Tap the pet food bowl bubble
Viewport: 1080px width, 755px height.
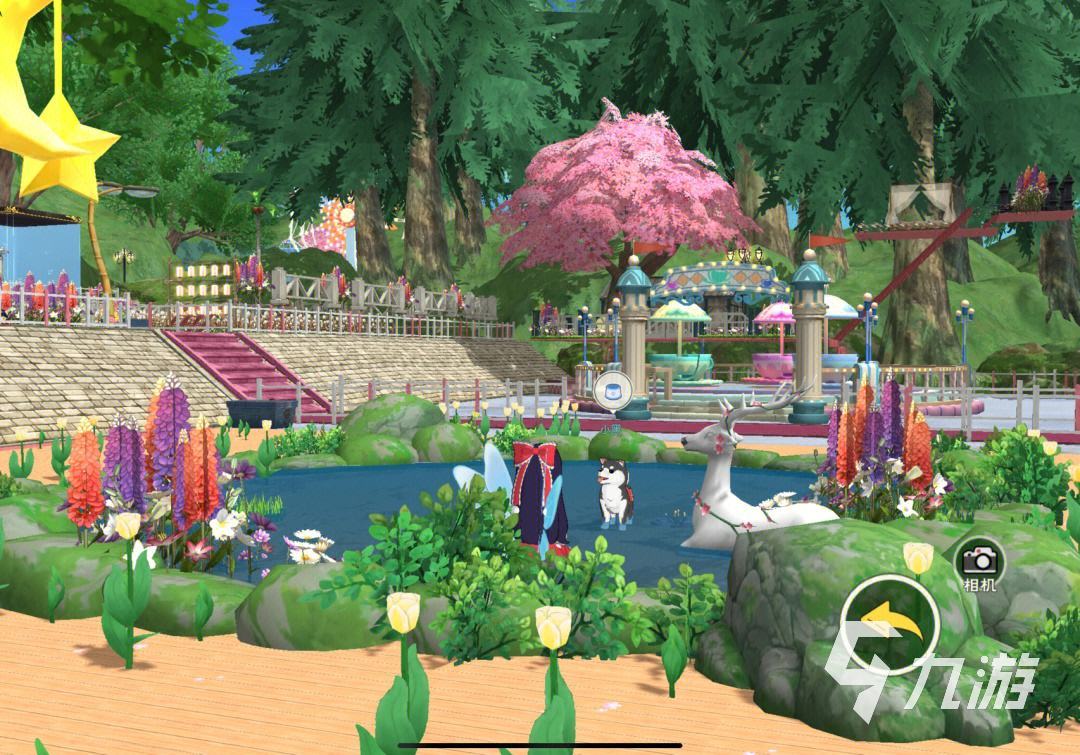610,390
